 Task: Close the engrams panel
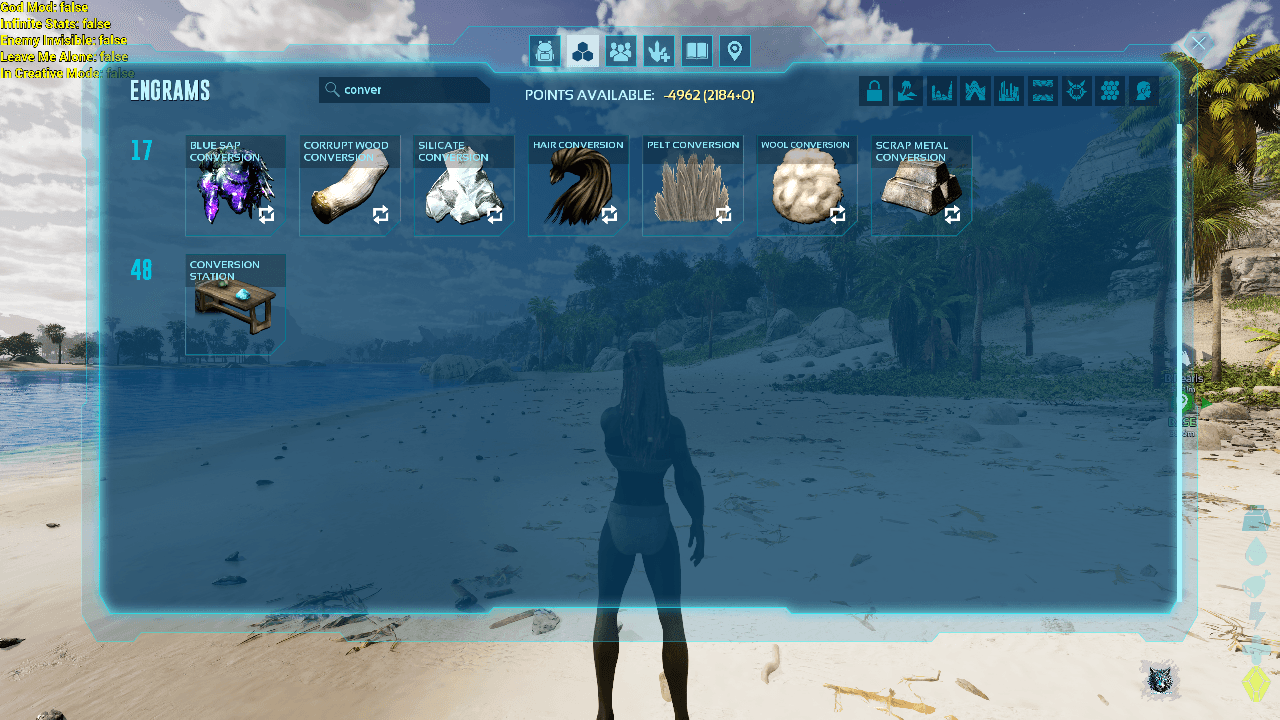pos(1198,43)
